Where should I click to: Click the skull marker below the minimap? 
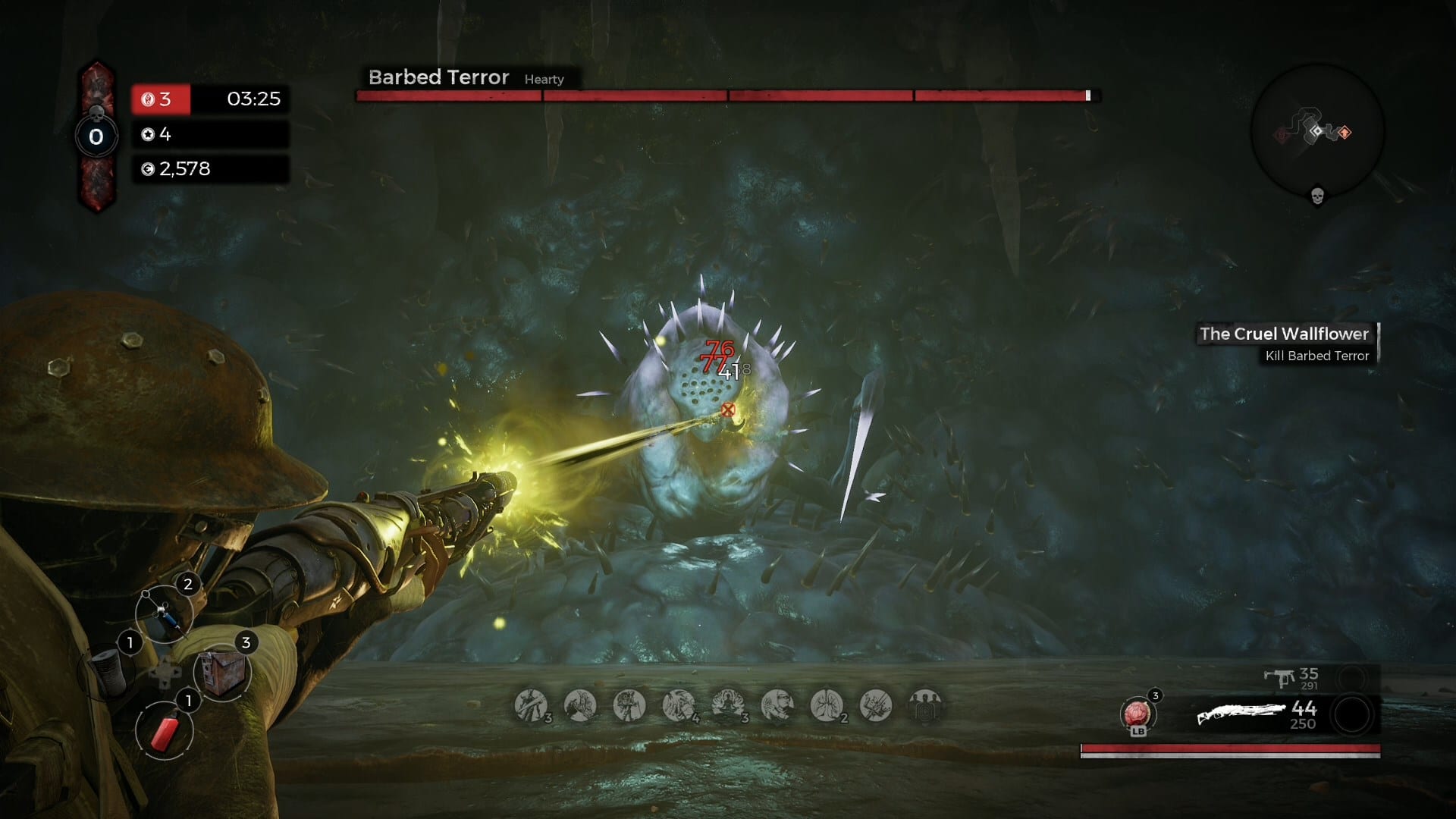1316,196
